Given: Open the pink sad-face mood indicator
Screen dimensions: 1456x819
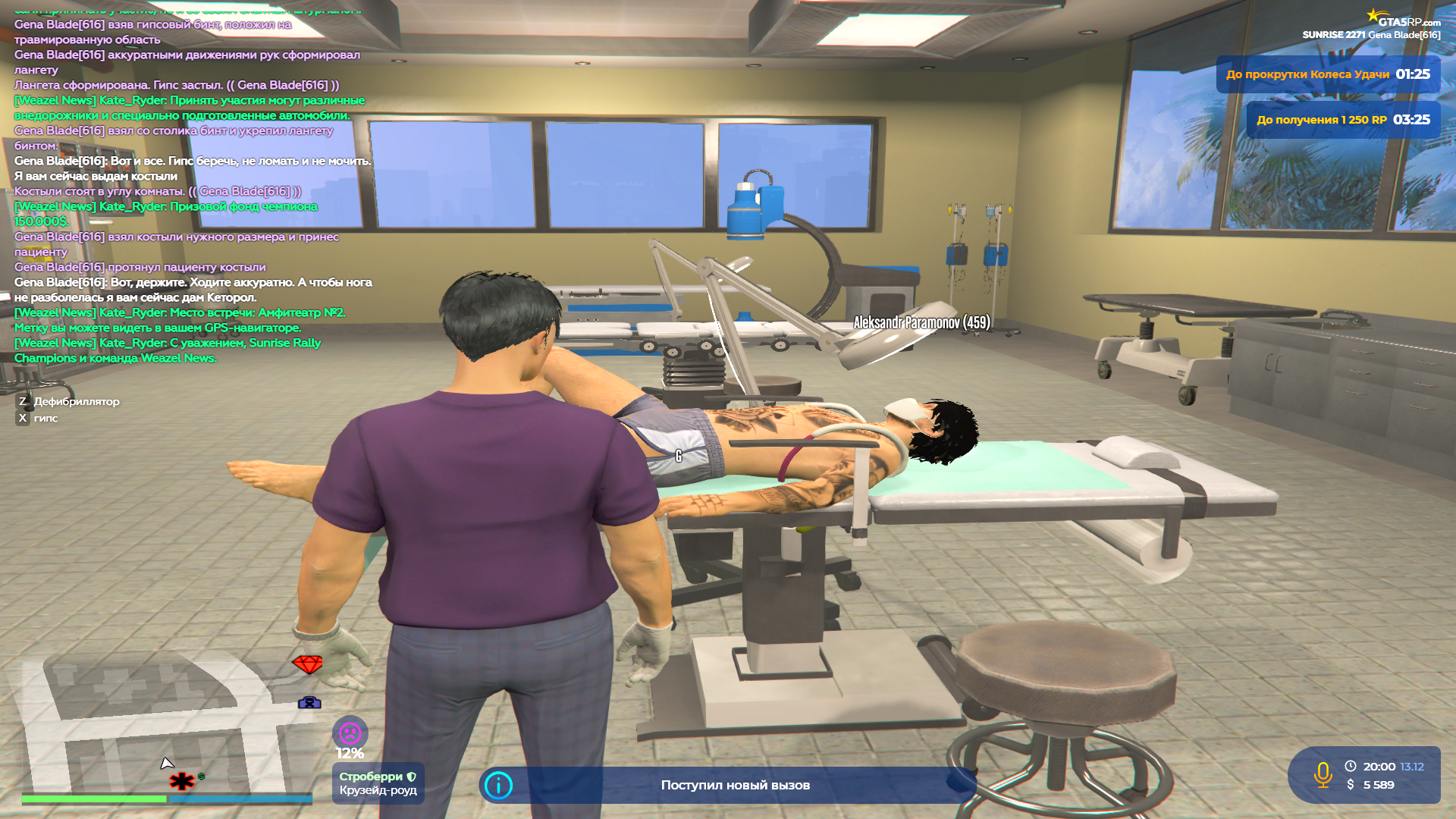Looking at the screenshot, I should (x=350, y=733).
